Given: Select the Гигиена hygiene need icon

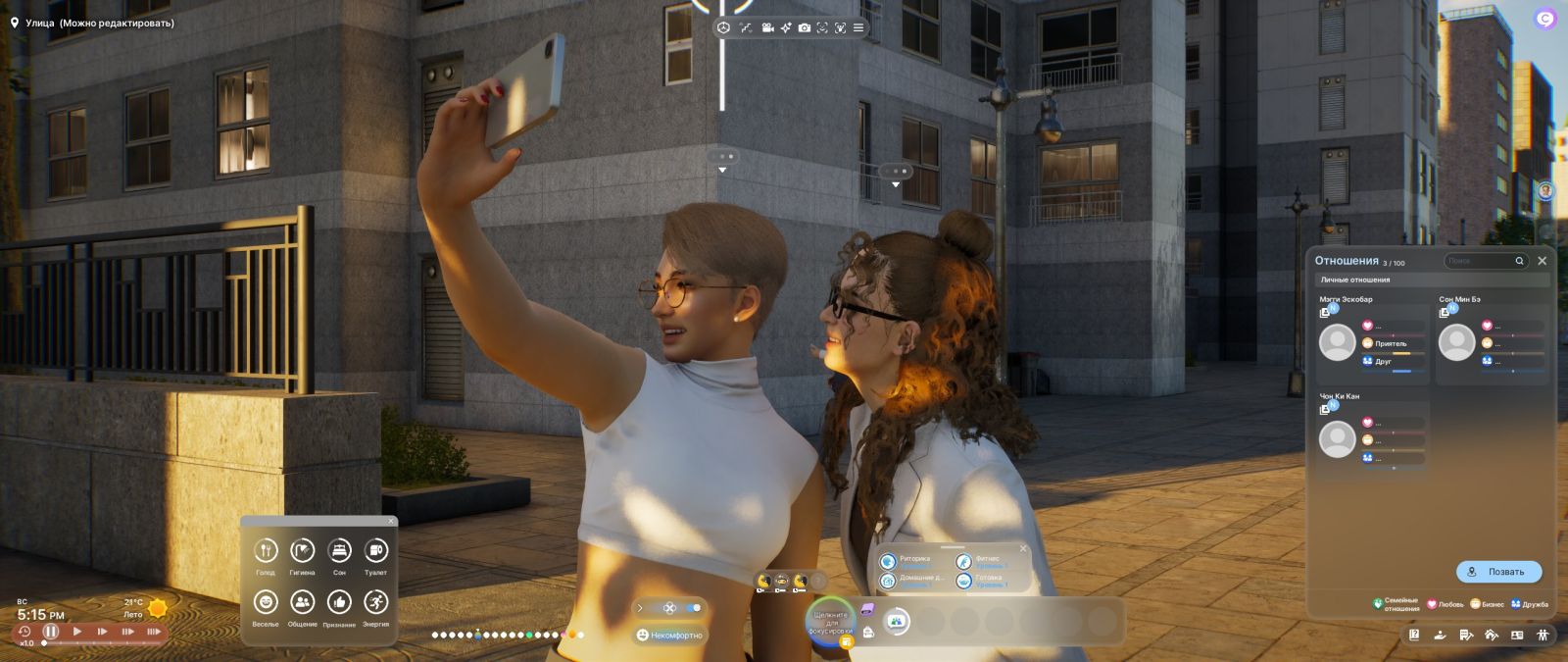Looking at the screenshot, I should [302, 551].
